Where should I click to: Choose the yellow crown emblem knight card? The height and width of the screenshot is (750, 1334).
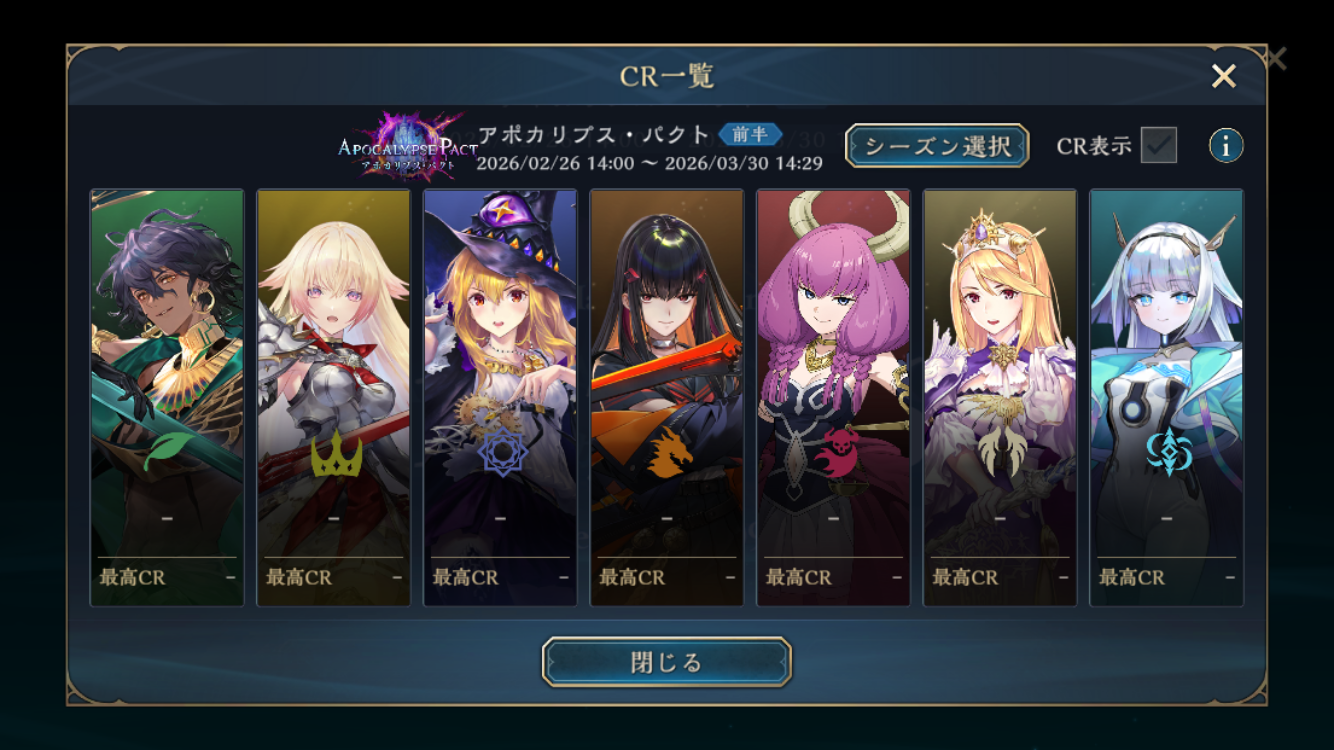[333, 397]
